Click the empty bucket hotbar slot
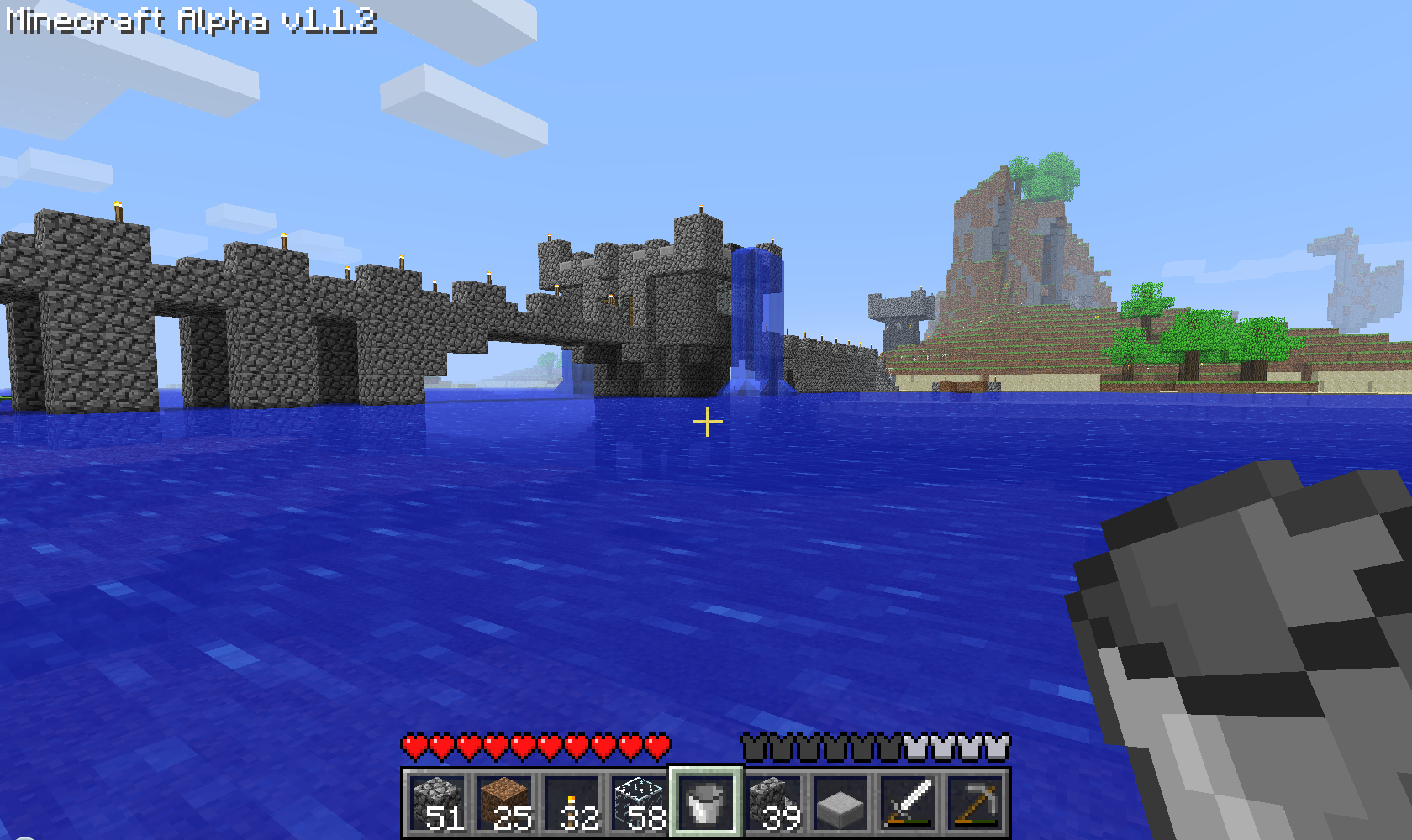 pos(706,802)
